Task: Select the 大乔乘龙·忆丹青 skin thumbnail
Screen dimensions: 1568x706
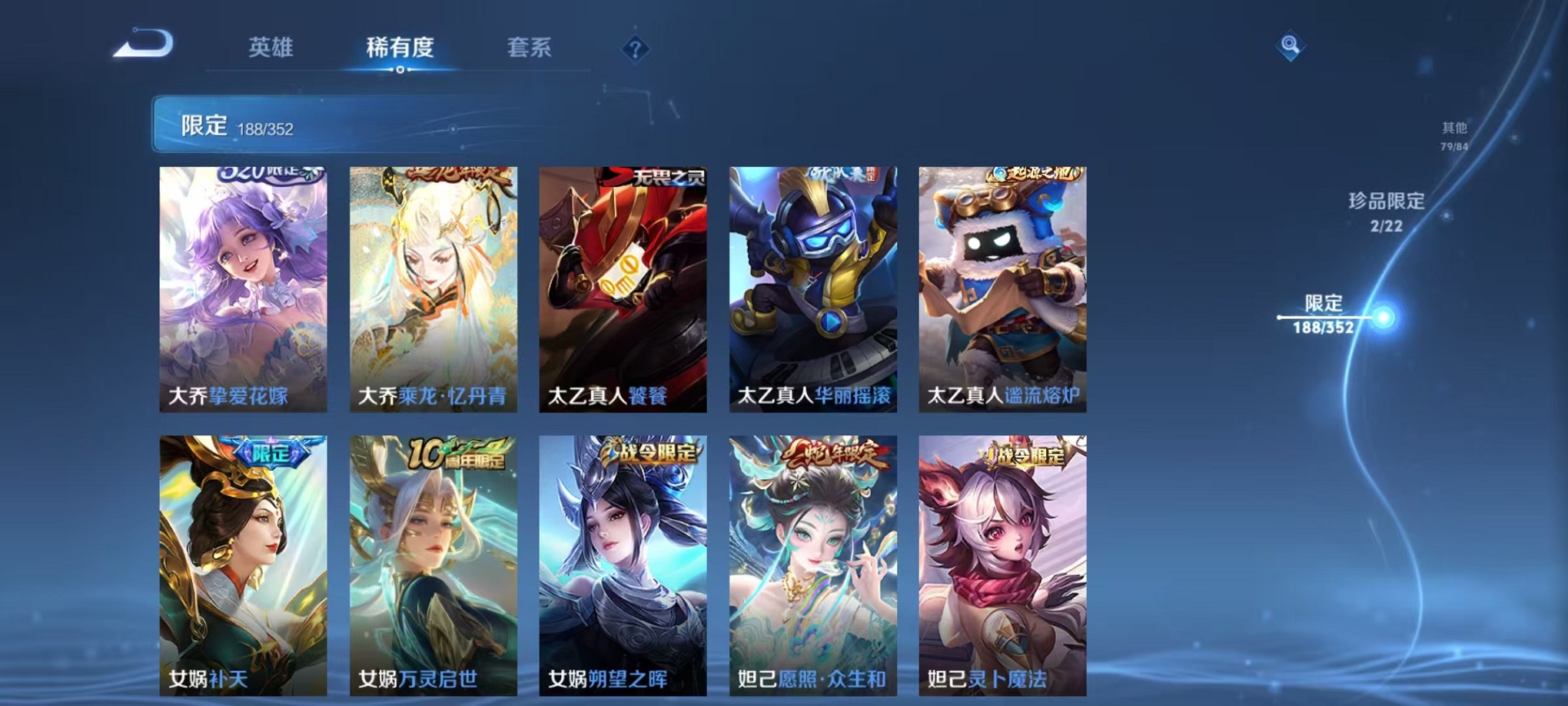Action: pos(431,287)
